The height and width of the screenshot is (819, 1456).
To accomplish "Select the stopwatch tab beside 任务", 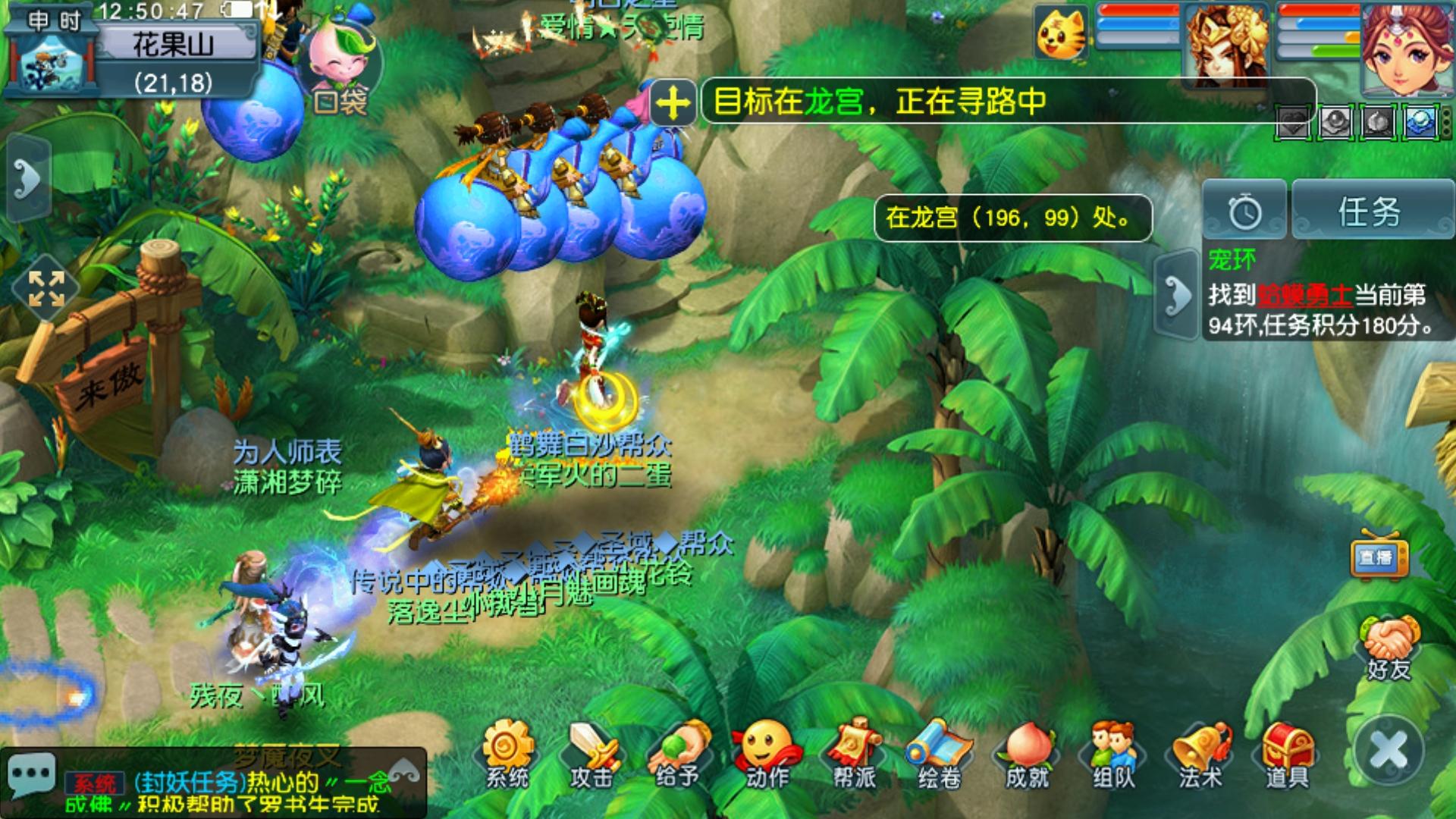I will (x=1244, y=212).
